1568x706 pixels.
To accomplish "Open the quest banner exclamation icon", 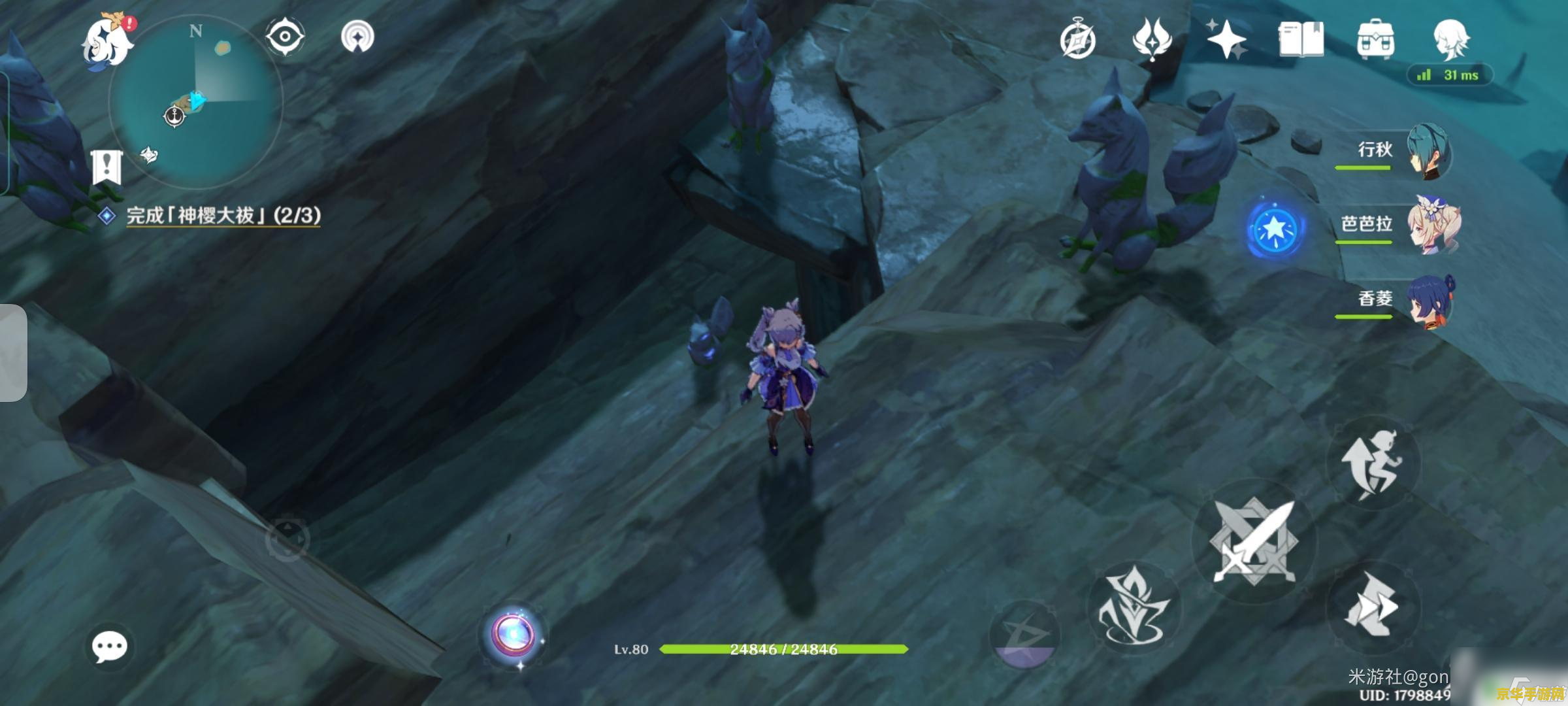I will click(x=106, y=167).
